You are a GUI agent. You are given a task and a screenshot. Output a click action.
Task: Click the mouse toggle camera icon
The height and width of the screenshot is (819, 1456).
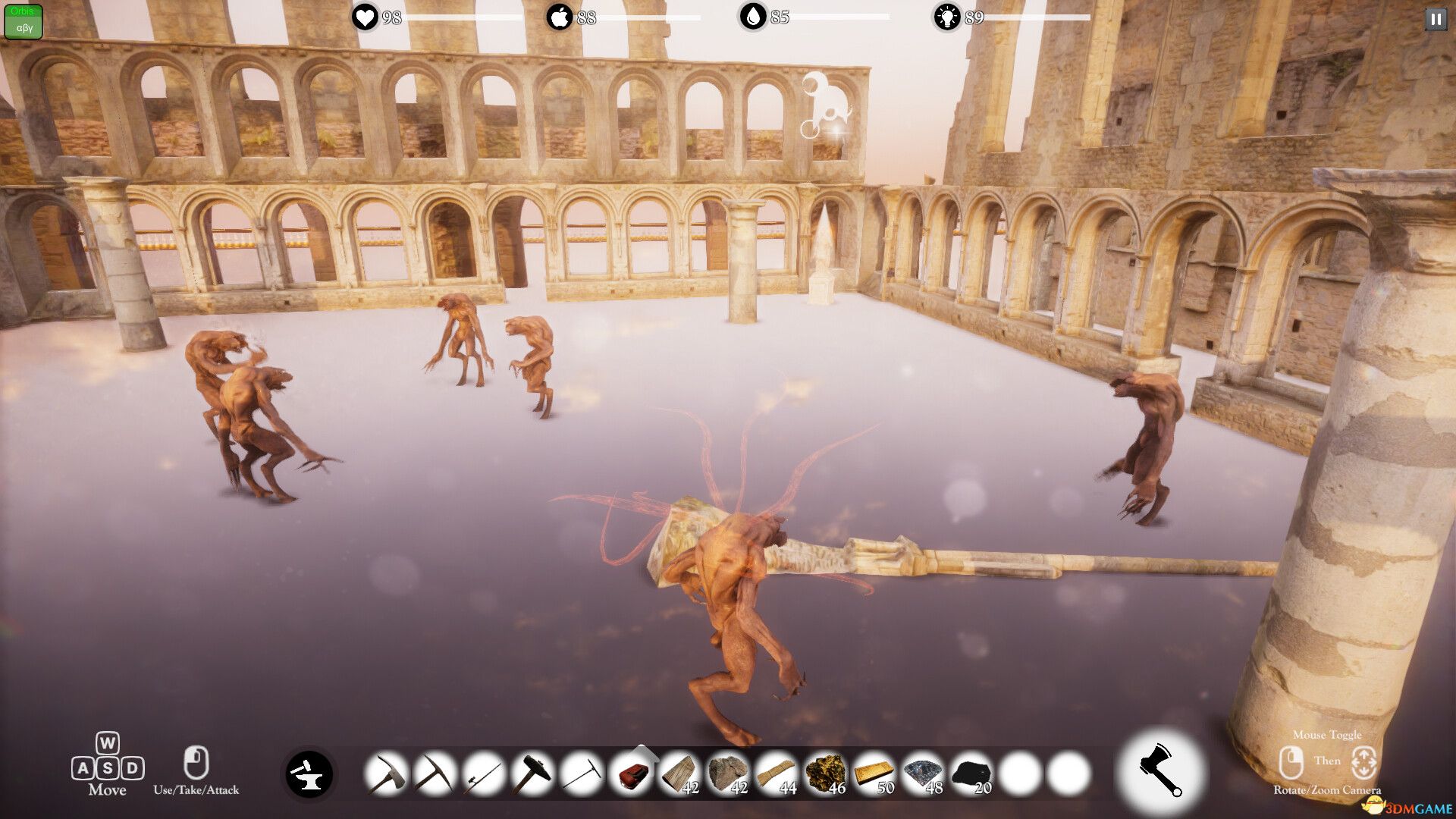[x=1363, y=762]
